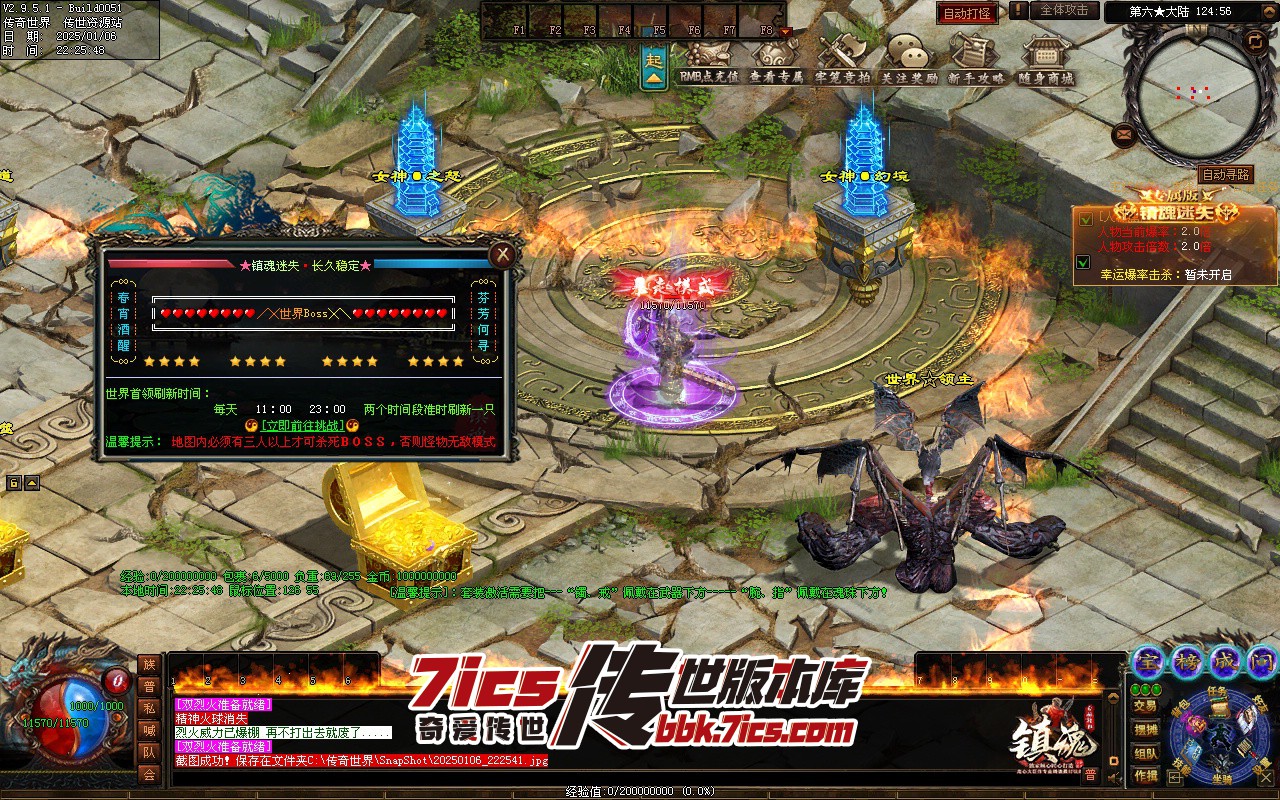Click the 自动寻路 auto-pathfinding button
Viewport: 1280px width, 800px height.
(x=1225, y=174)
